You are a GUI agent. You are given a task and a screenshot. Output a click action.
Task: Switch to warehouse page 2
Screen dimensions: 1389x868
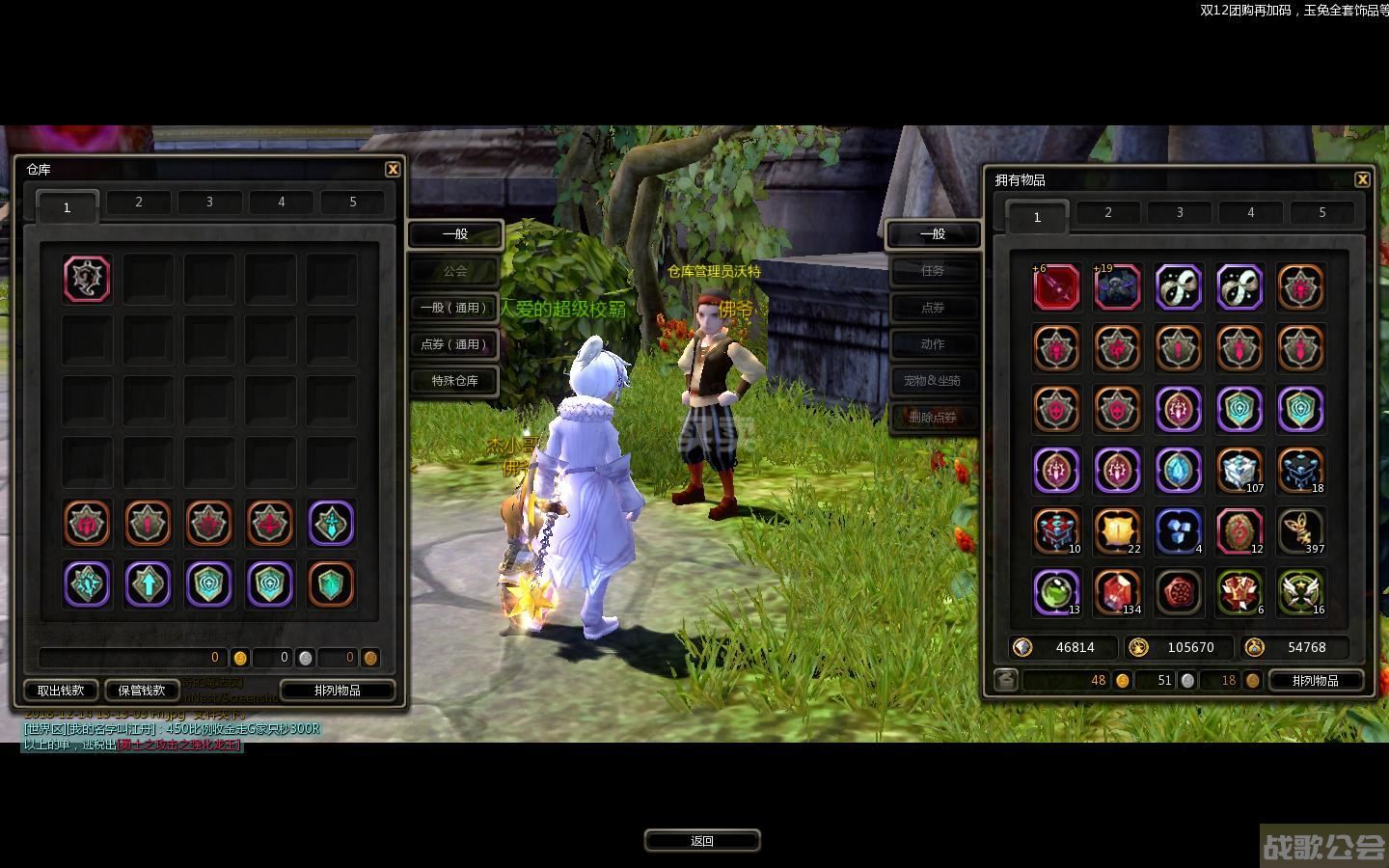click(139, 203)
